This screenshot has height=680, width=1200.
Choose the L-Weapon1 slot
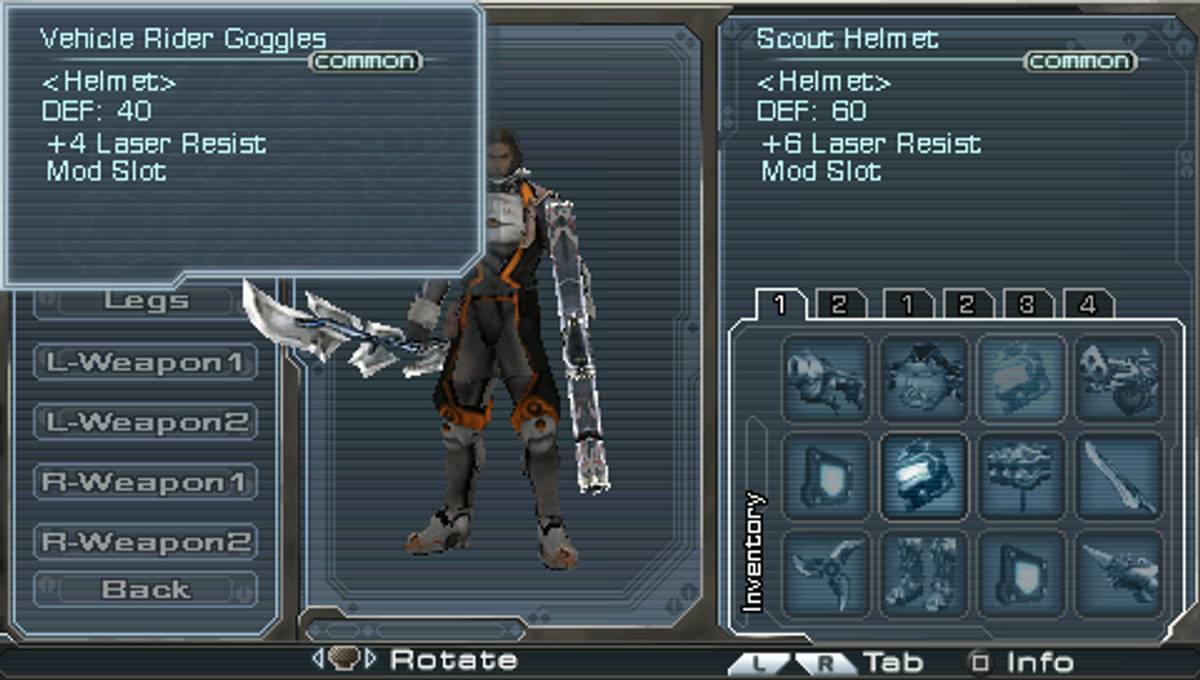pos(145,362)
